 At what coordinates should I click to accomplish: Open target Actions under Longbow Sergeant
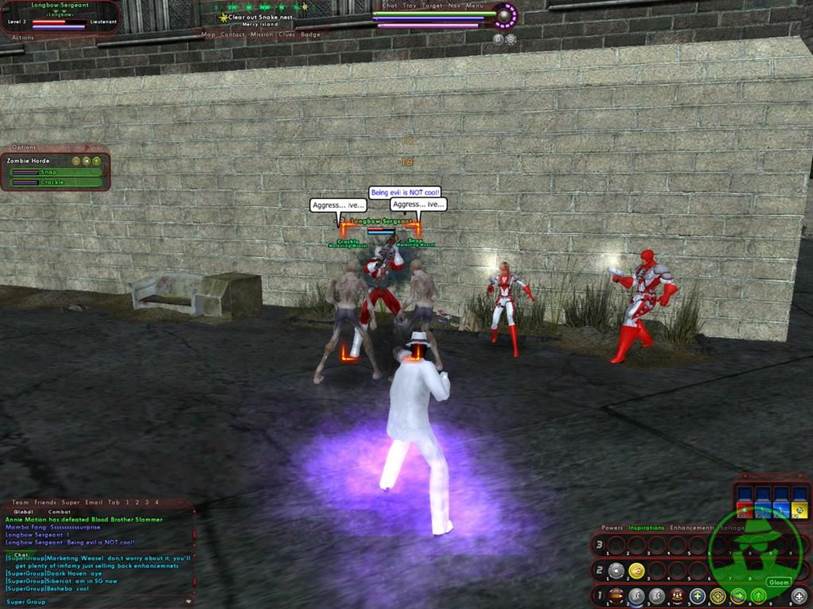23,37
